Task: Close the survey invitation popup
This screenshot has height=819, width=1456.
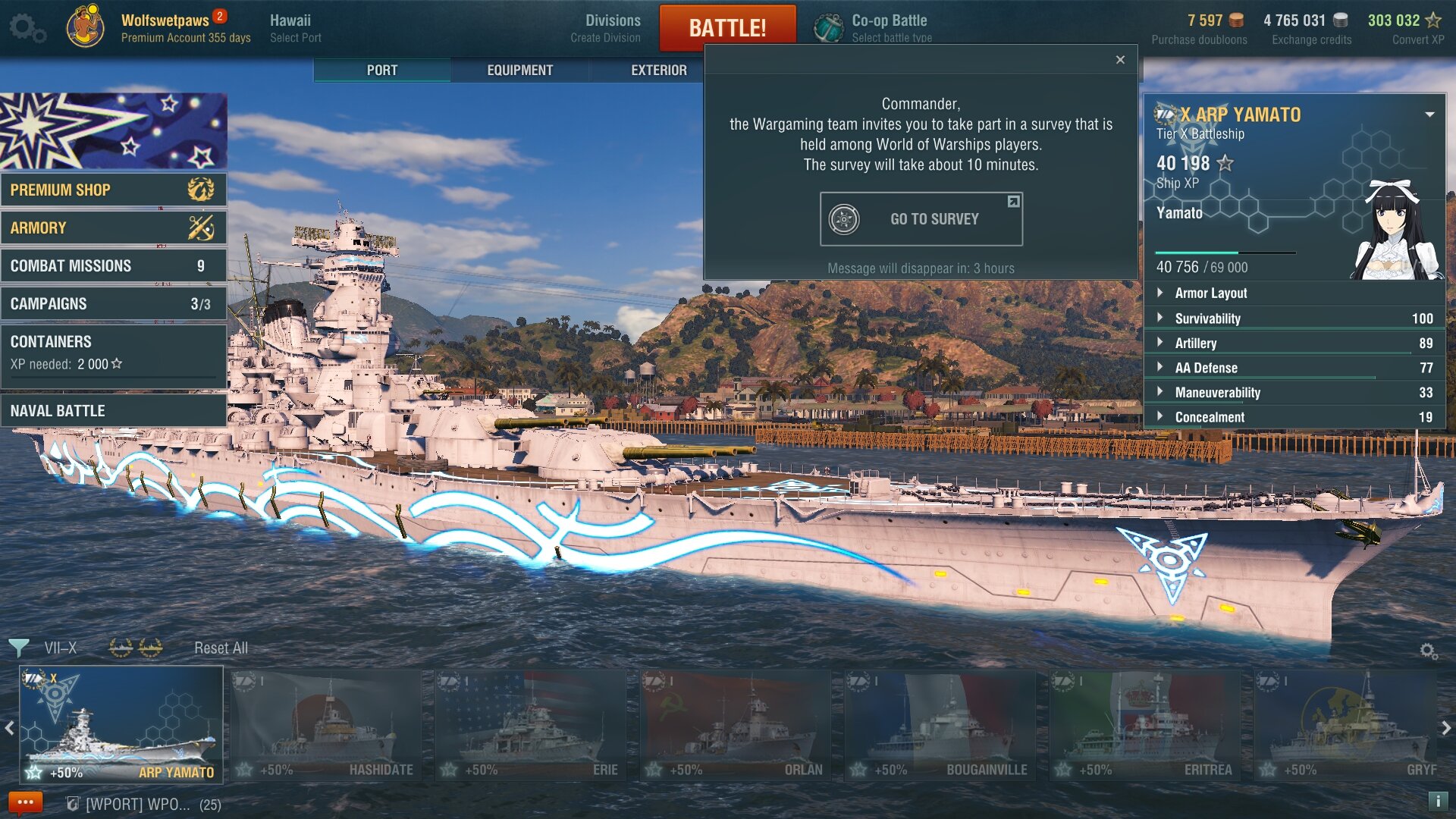Action: click(x=1120, y=60)
